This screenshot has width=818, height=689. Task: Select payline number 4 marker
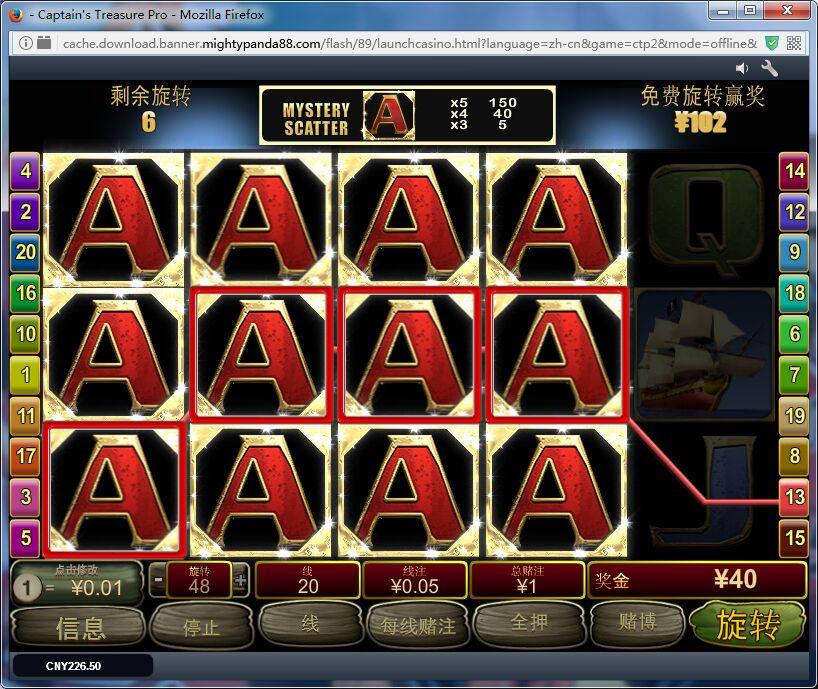click(x=25, y=171)
